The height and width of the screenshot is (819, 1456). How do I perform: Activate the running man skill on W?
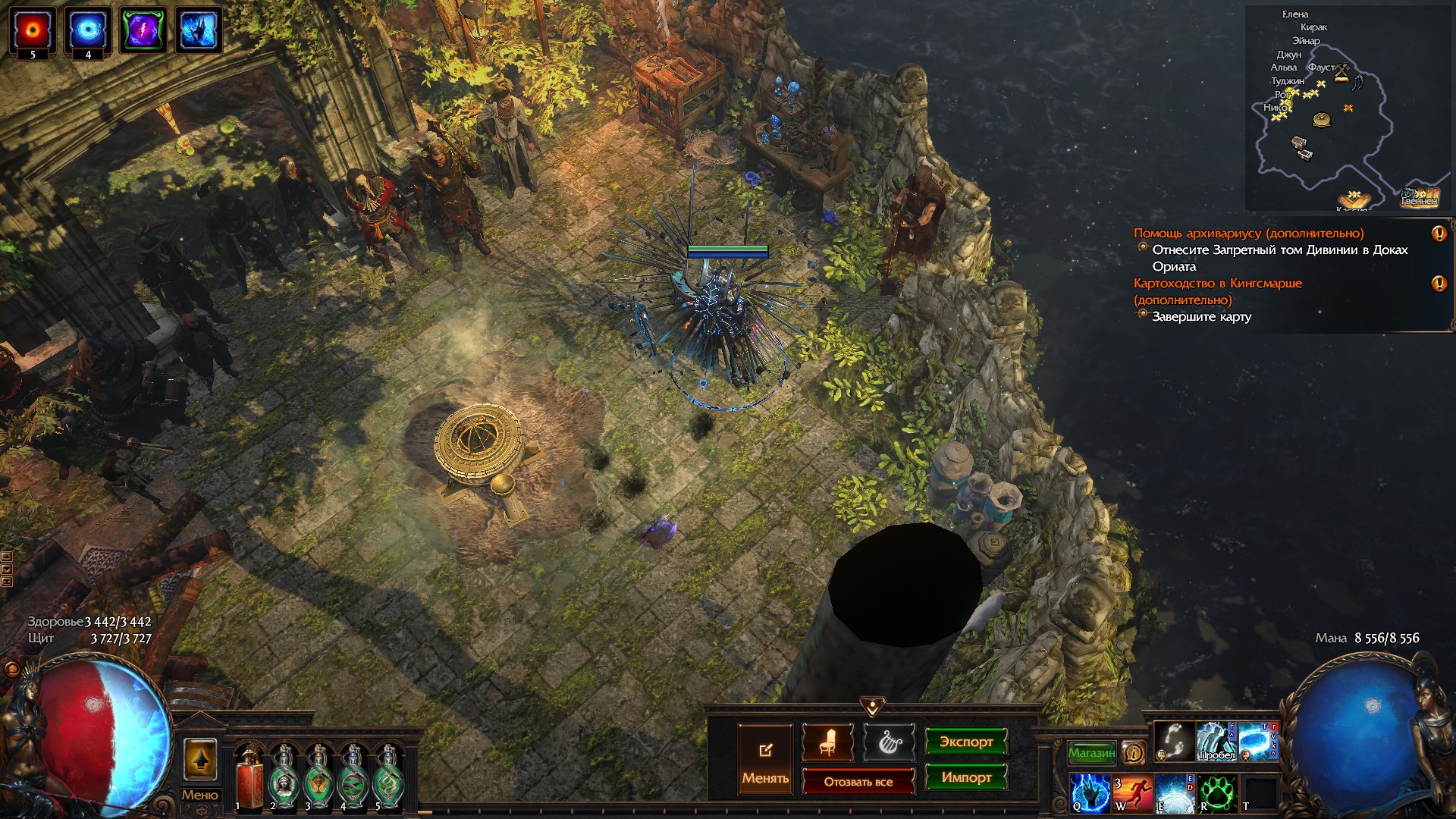click(1132, 792)
